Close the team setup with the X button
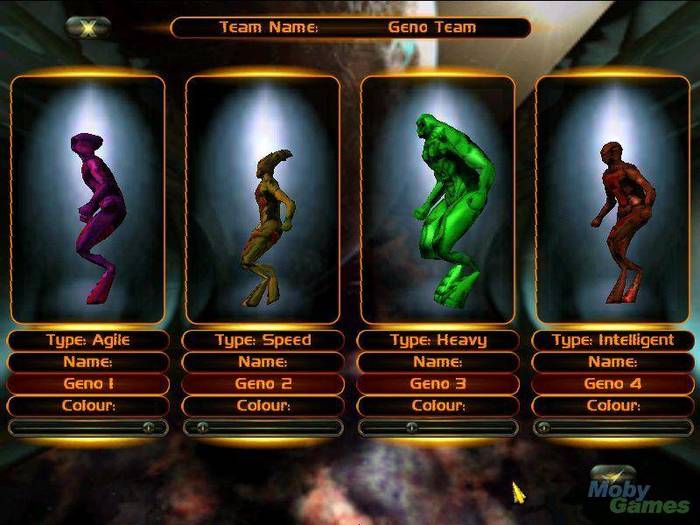This screenshot has height=525, width=700. click(87, 28)
